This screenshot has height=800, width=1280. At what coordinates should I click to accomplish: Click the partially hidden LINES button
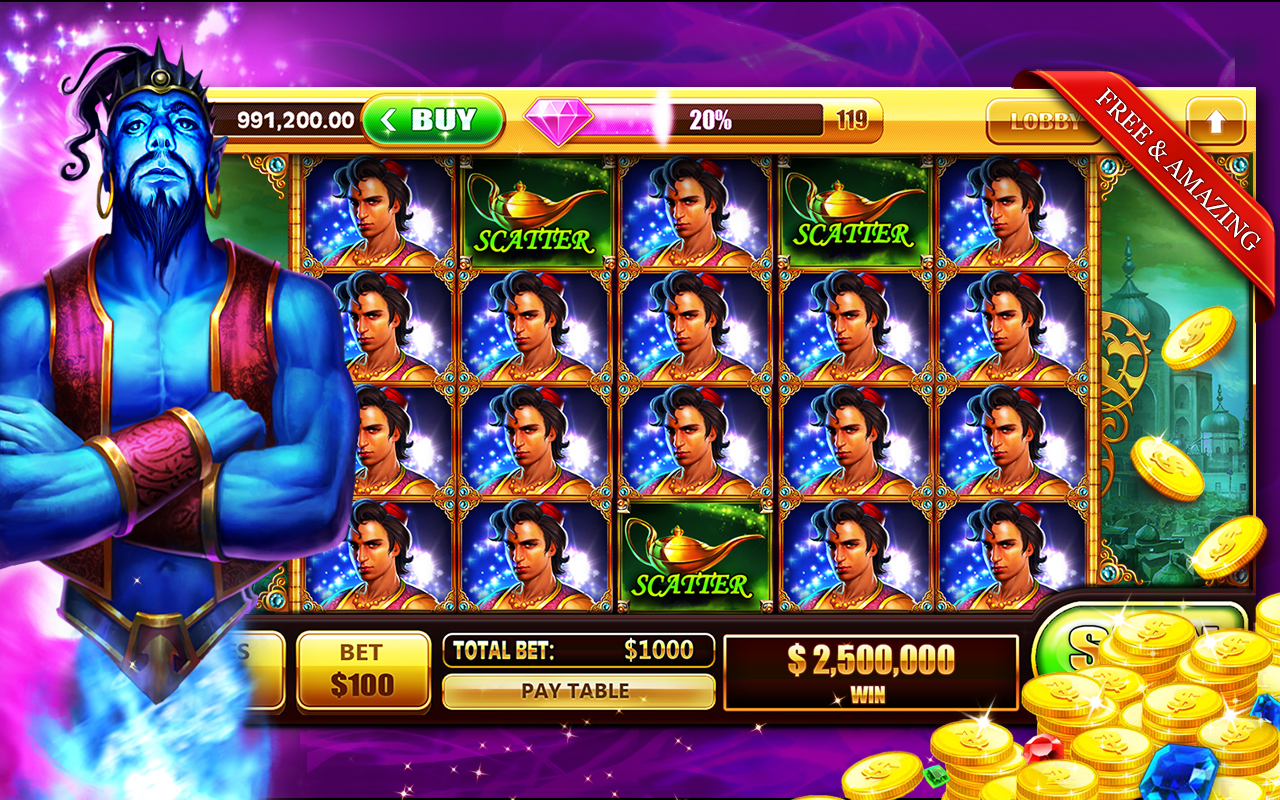tap(250, 665)
